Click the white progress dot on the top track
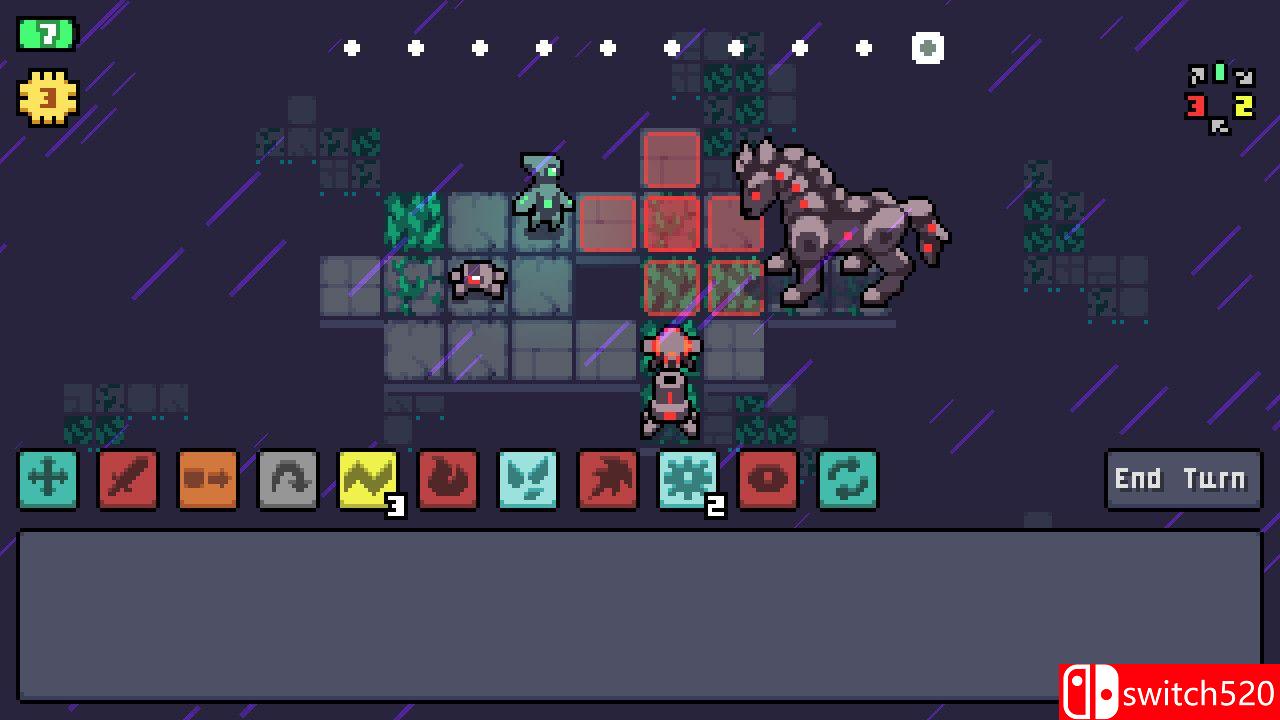1280x720 pixels. 926,47
